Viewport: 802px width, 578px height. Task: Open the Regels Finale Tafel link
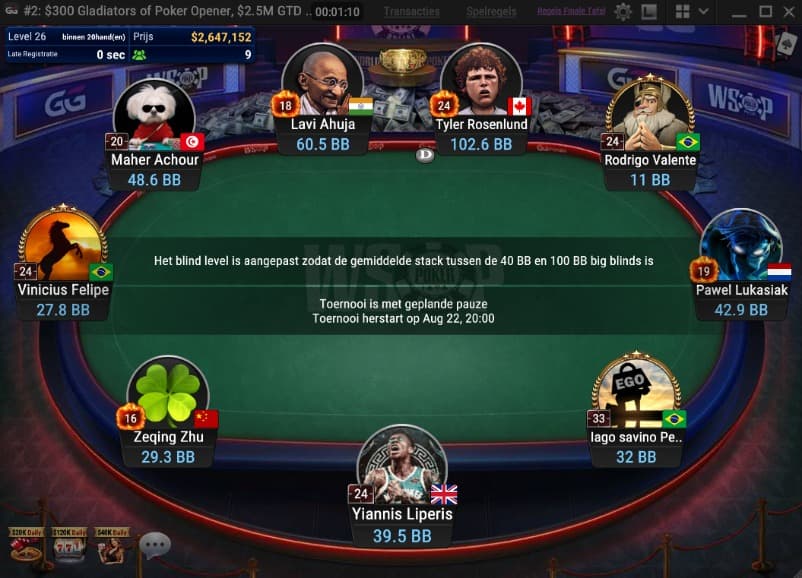click(570, 12)
